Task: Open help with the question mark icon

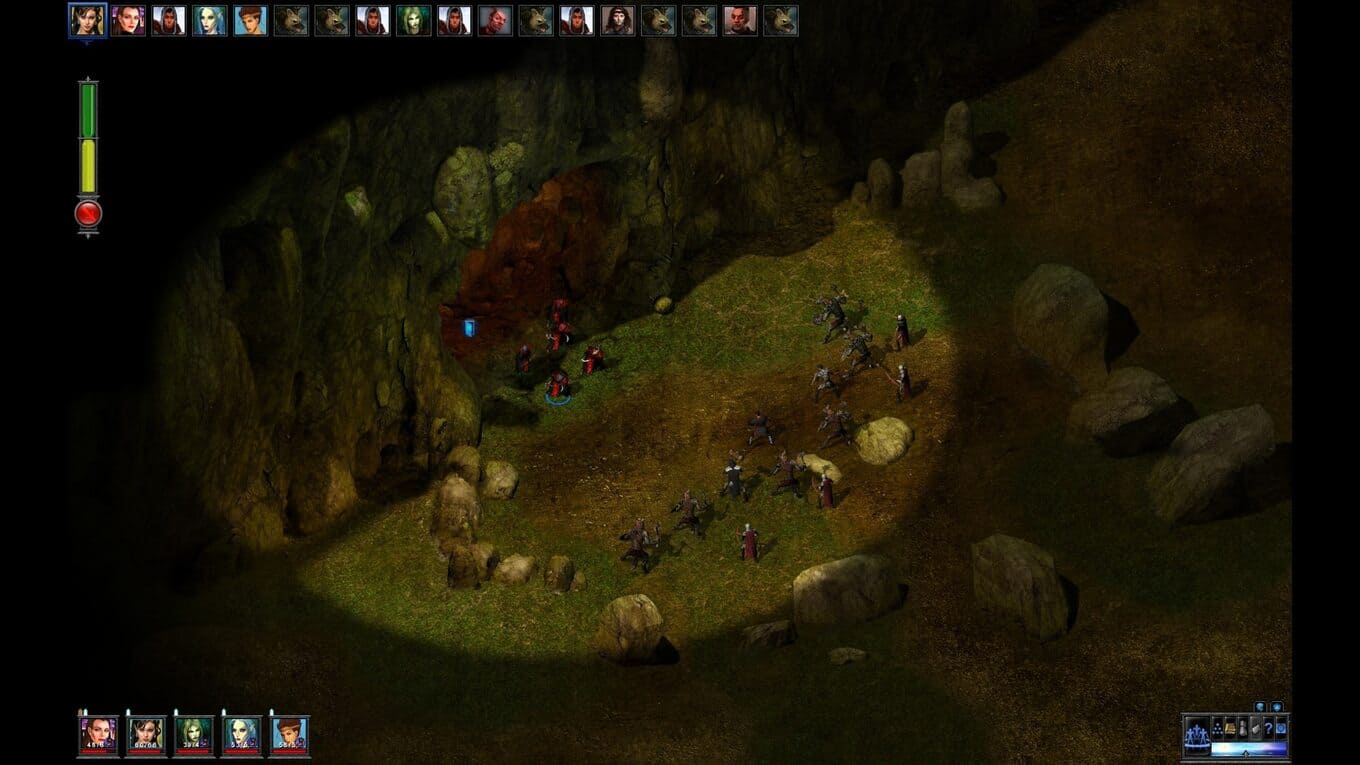Action: pyautogui.click(x=1268, y=730)
